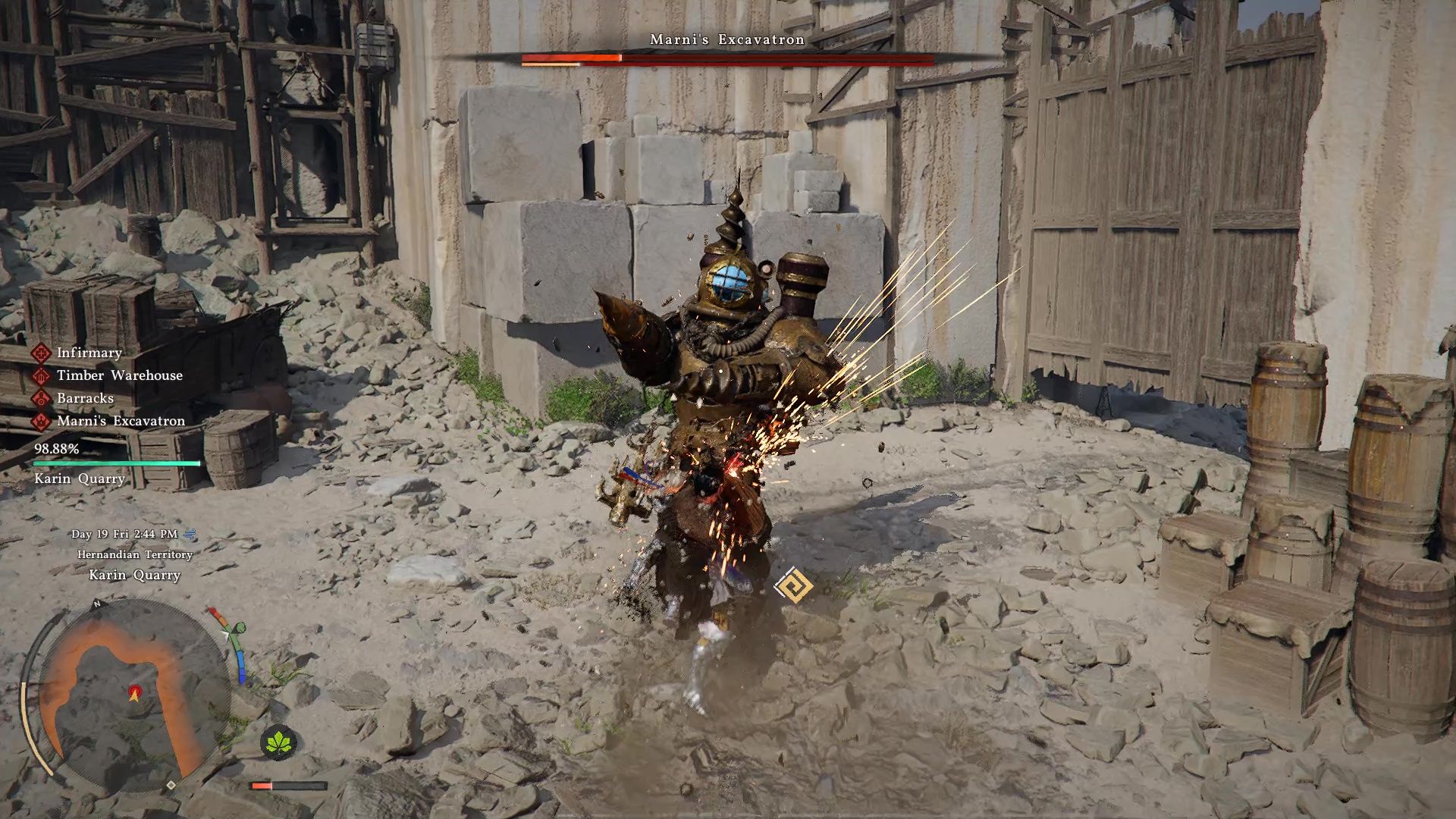Screen dimensions: 1456x819
Task: Click the Timber Warehouse objective icon
Action: 42,375
